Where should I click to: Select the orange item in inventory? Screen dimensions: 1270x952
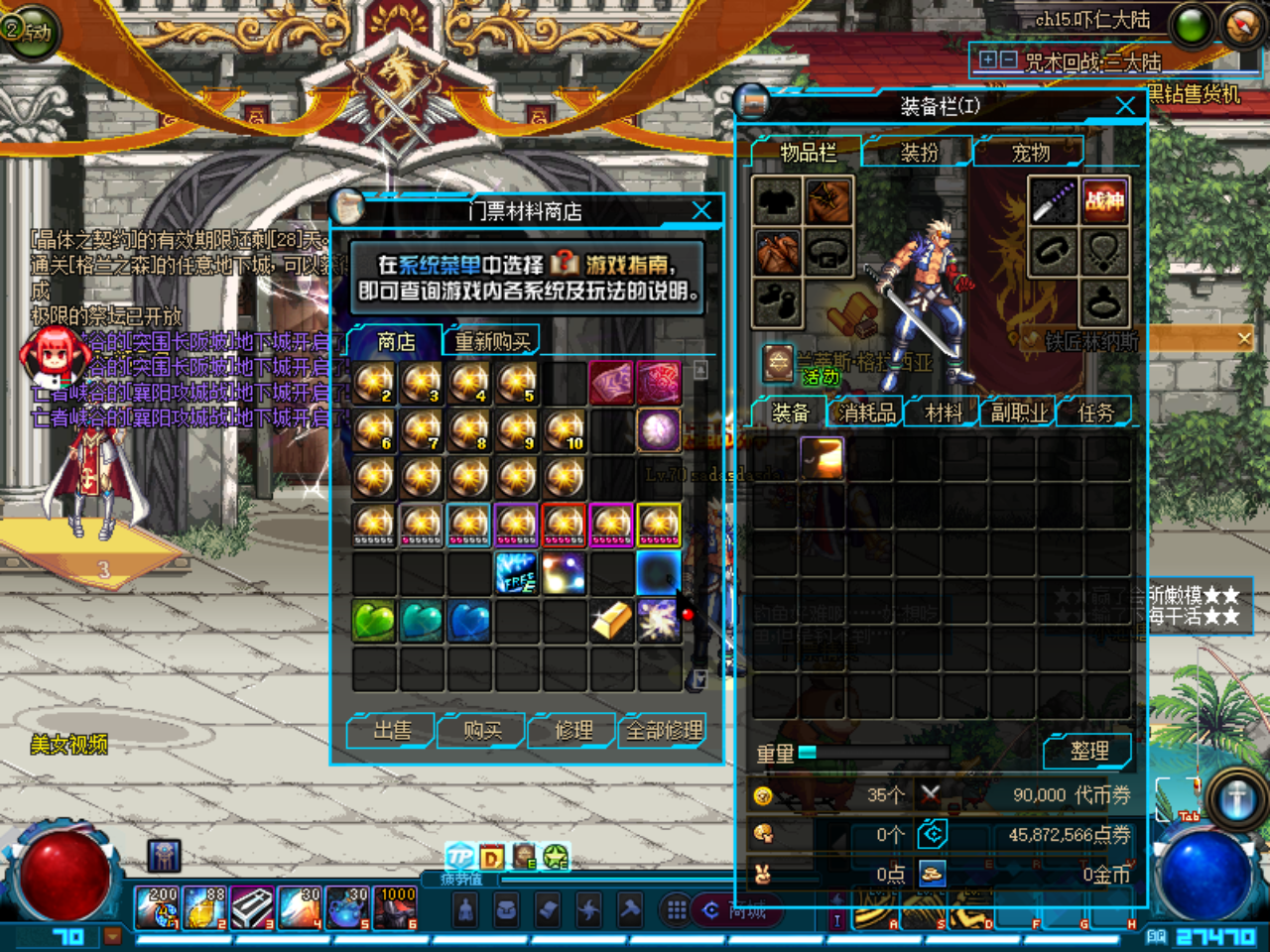point(822,458)
